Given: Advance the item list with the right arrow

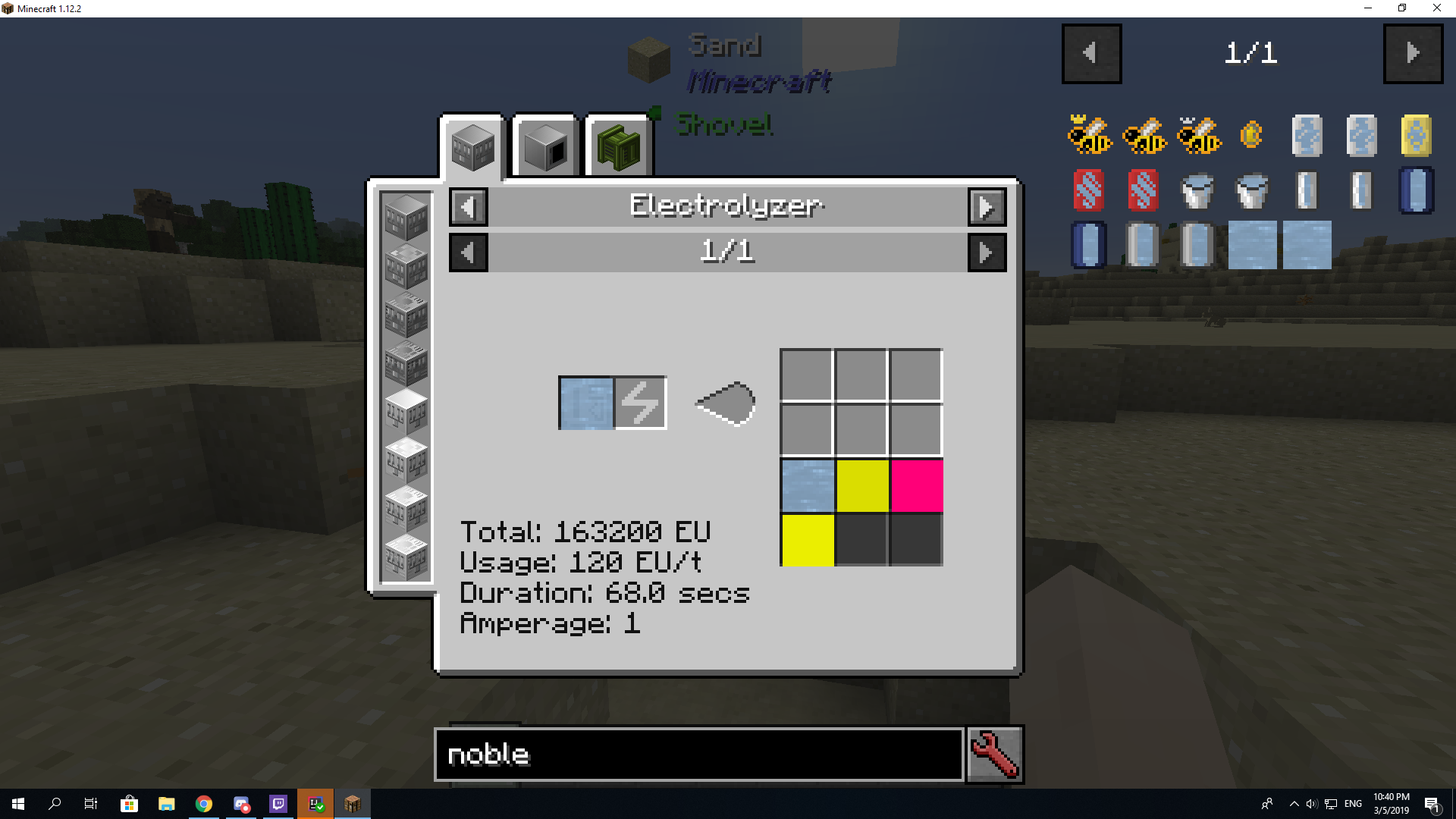Looking at the screenshot, I should coord(1413,54).
